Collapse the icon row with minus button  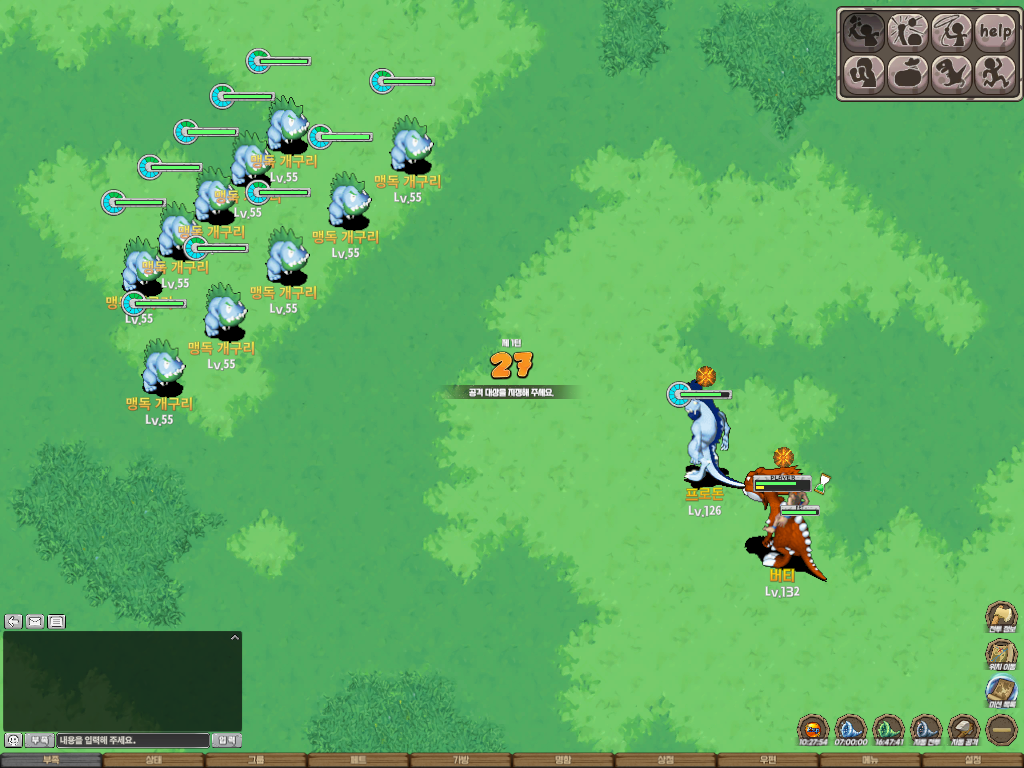pyautogui.click(x=1001, y=729)
